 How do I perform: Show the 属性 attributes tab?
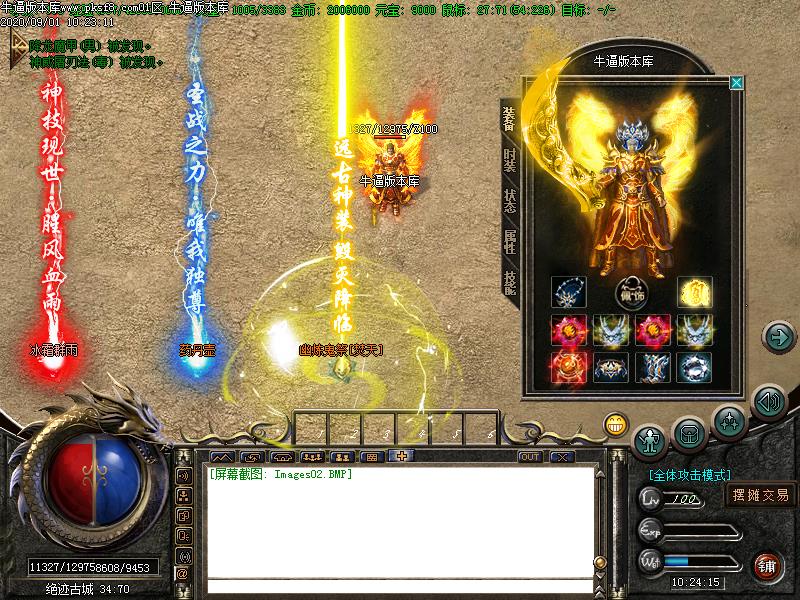510,241
